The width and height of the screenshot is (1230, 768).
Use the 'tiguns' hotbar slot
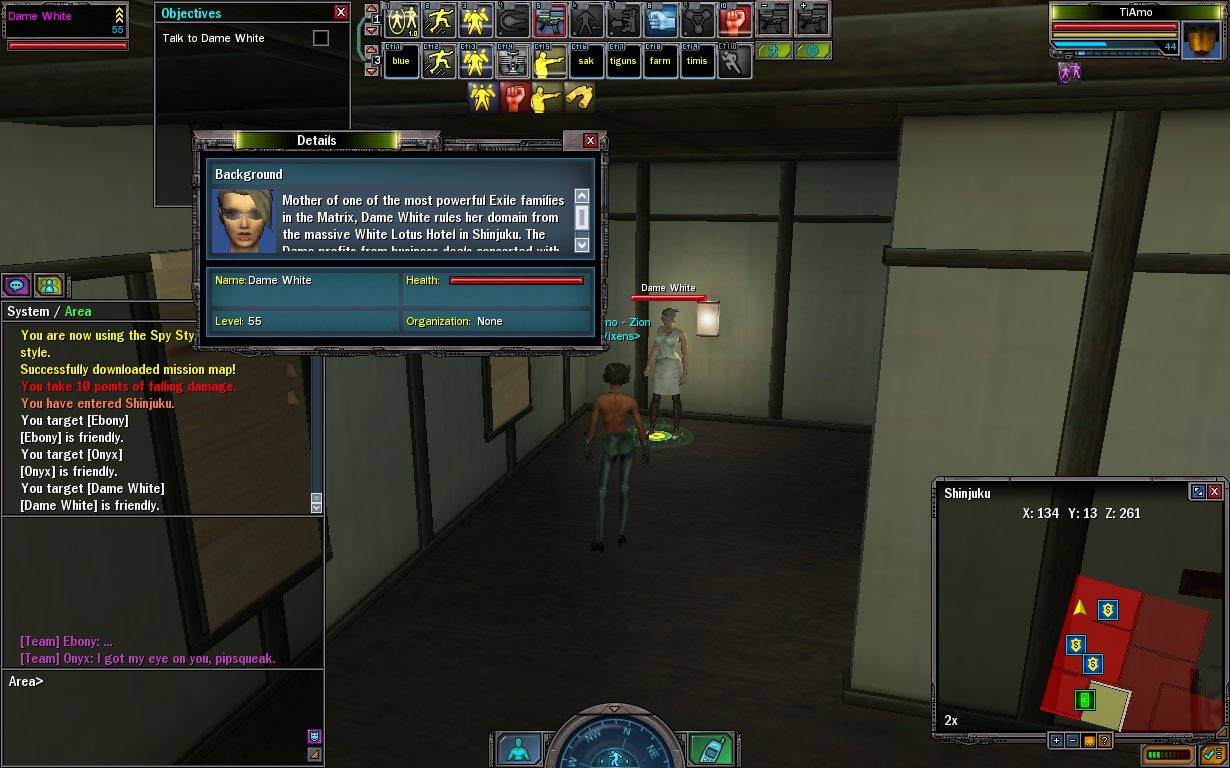[623, 61]
